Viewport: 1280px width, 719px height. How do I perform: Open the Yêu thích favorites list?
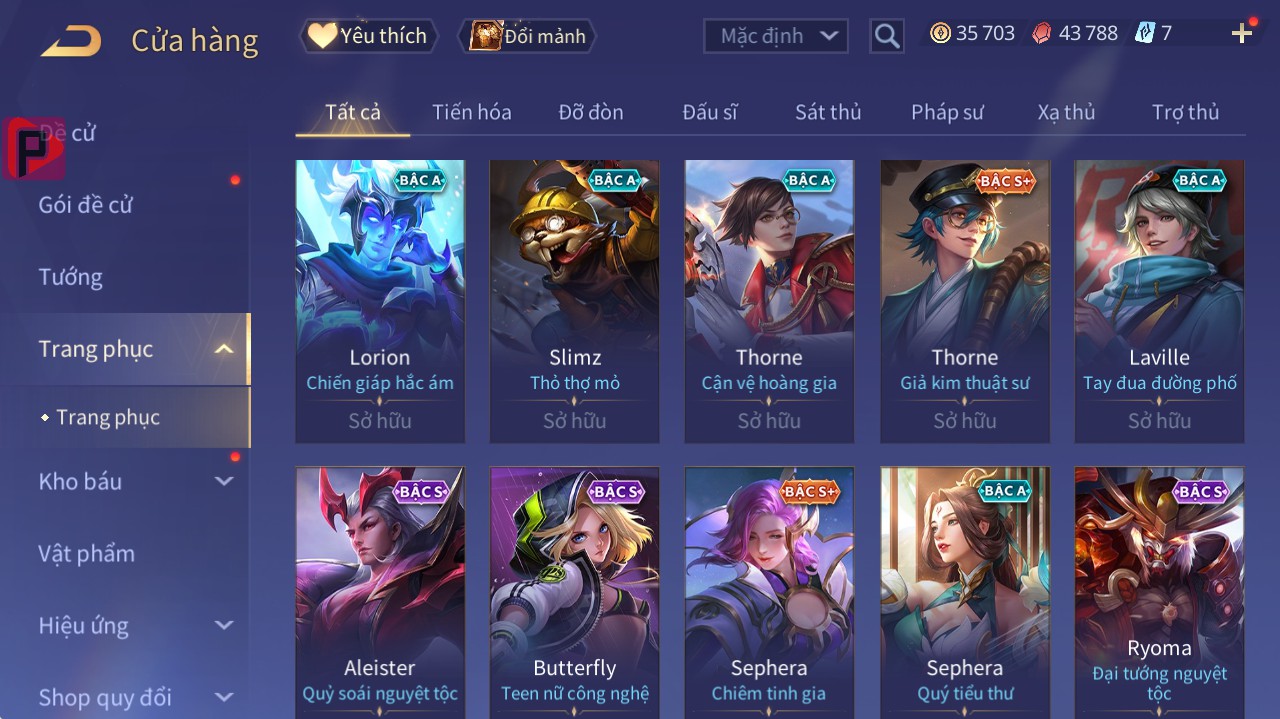(369, 36)
